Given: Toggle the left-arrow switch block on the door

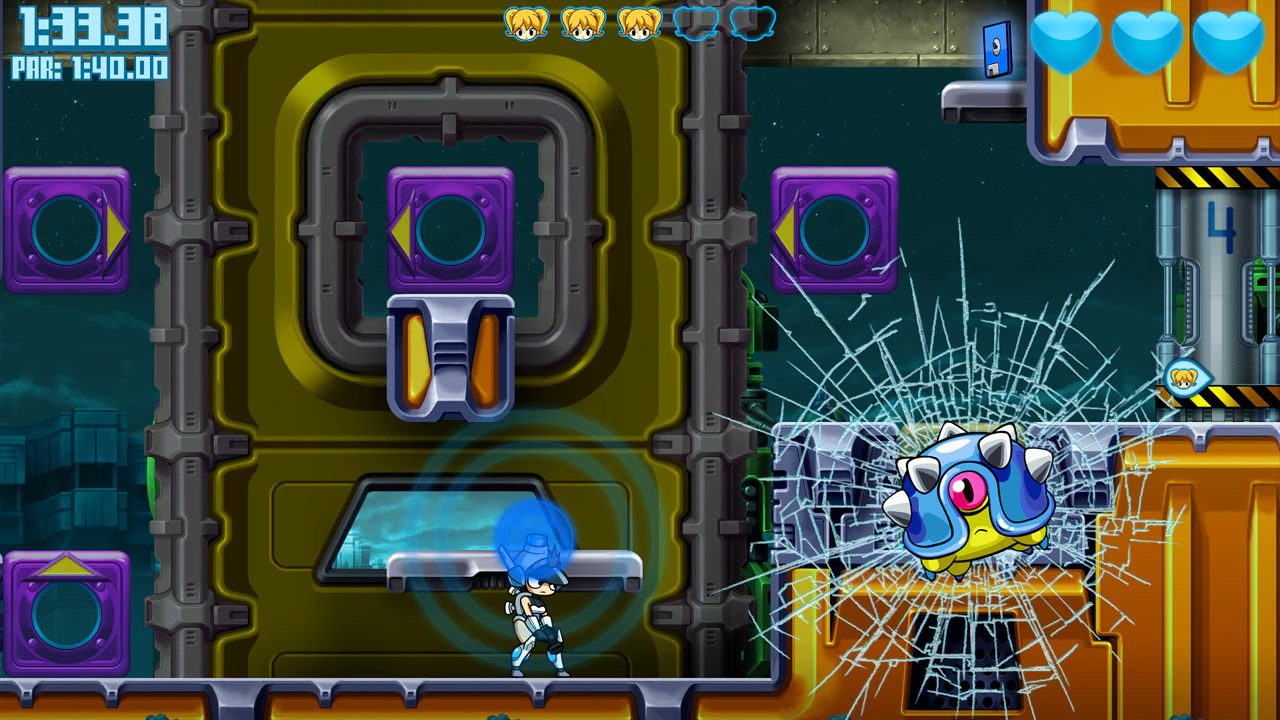Looking at the screenshot, I should (x=449, y=228).
